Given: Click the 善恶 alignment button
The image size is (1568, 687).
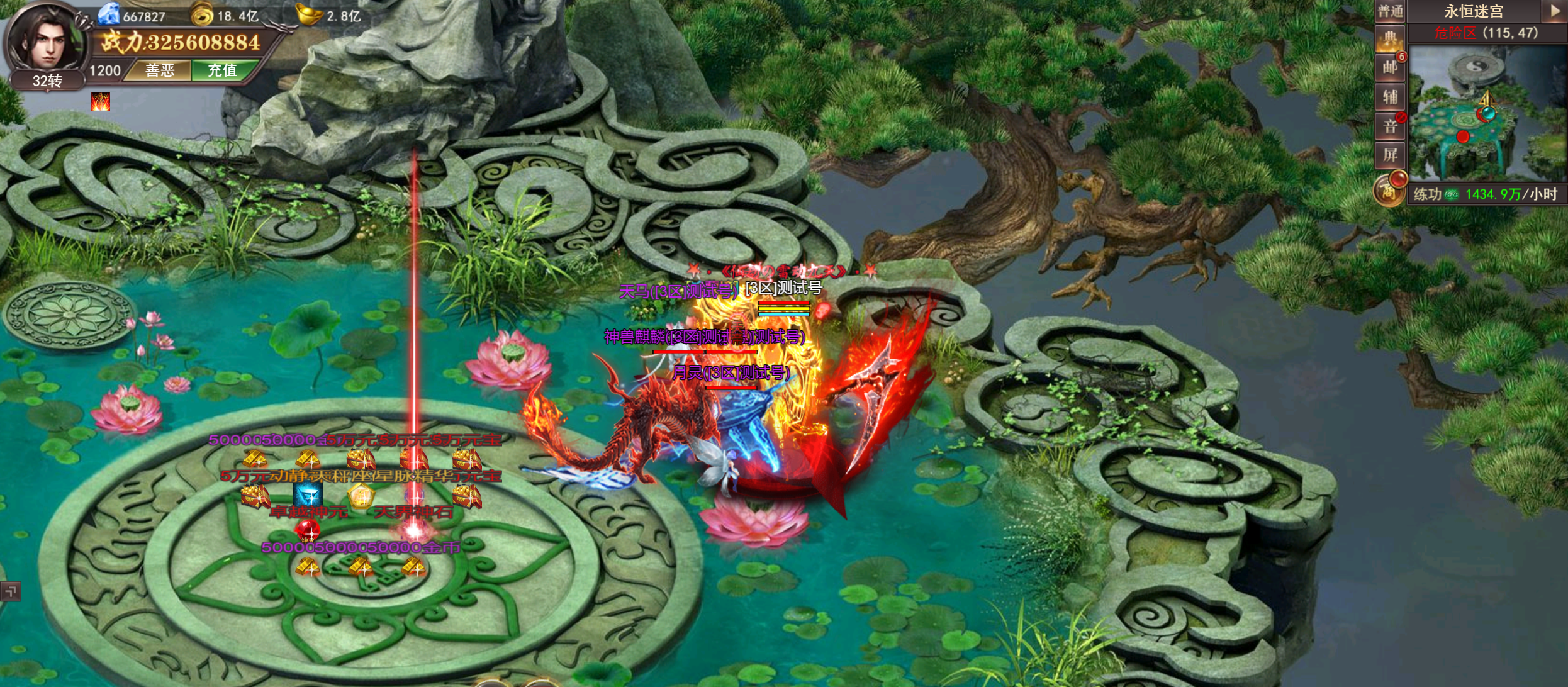Looking at the screenshot, I should point(160,70).
